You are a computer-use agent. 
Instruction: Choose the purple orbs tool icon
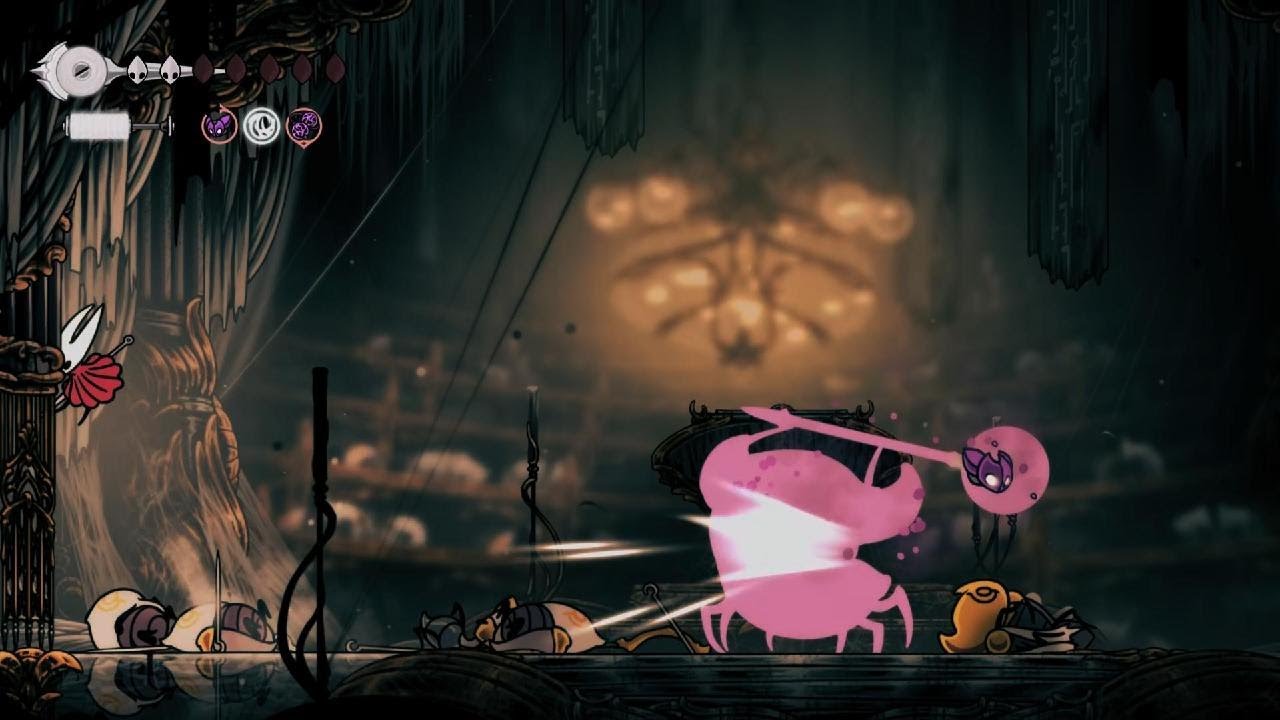point(304,126)
